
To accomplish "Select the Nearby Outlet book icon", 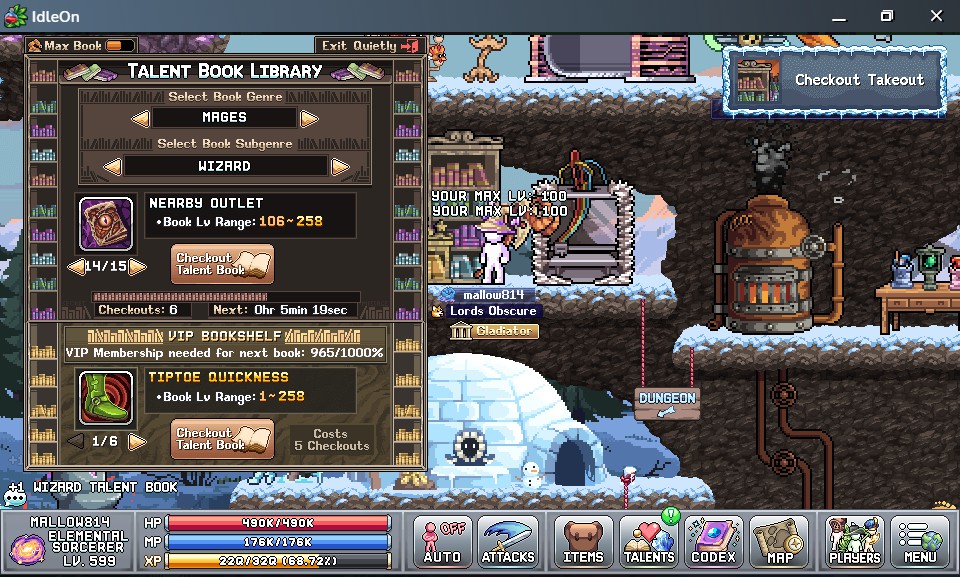I will (106, 223).
